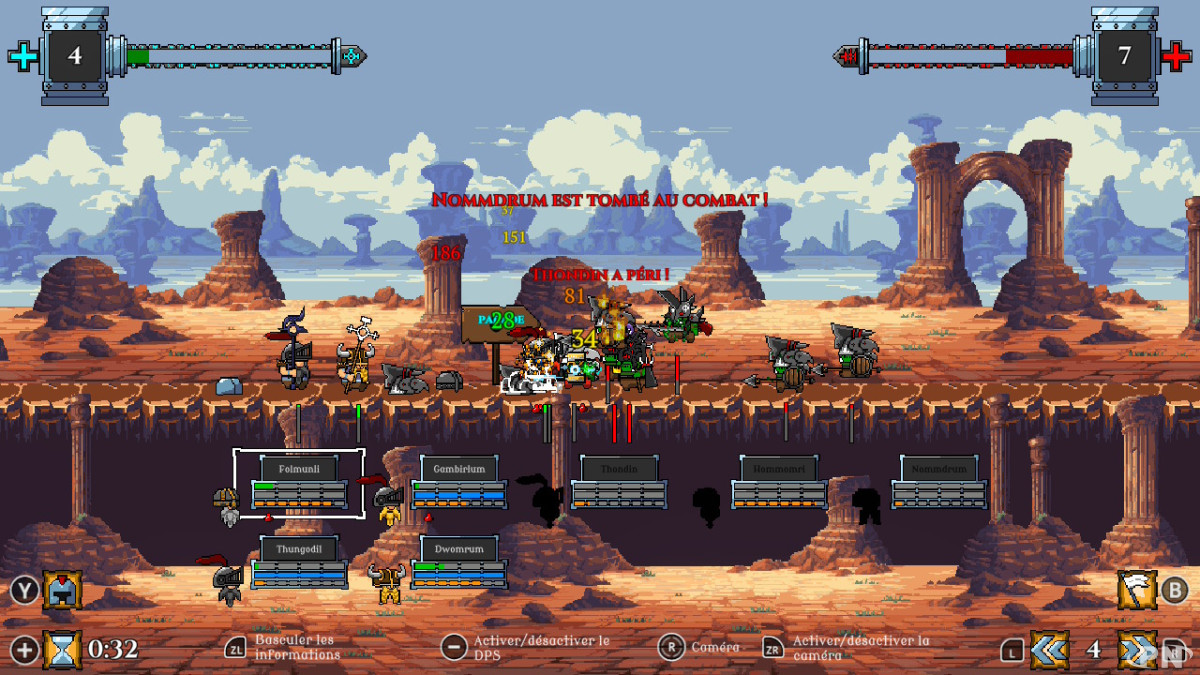Increase game speed with right arrows
This screenshot has width=1200, height=675.
point(1137,650)
